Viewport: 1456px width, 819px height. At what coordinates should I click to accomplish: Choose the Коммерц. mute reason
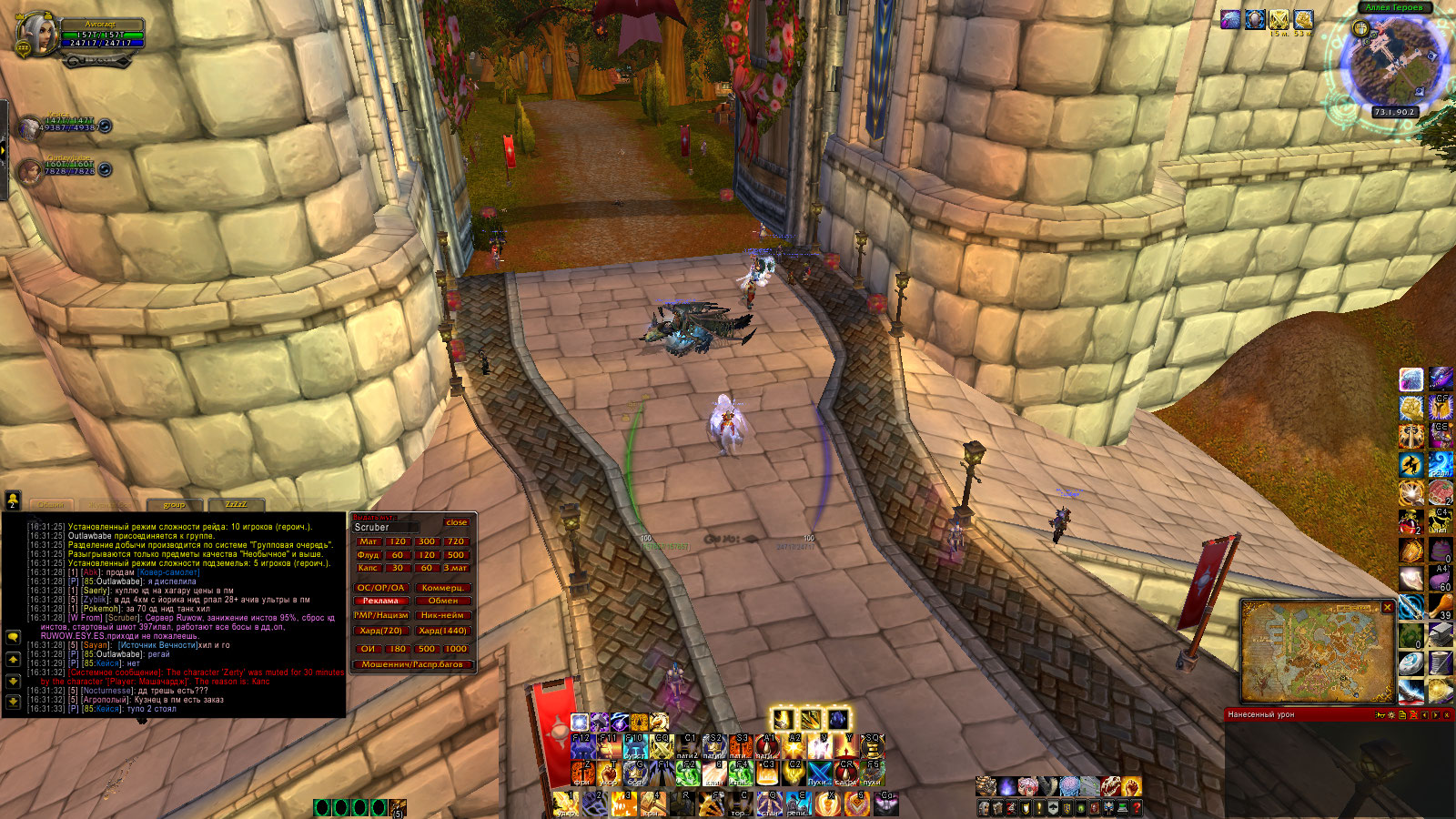click(x=443, y=588)
